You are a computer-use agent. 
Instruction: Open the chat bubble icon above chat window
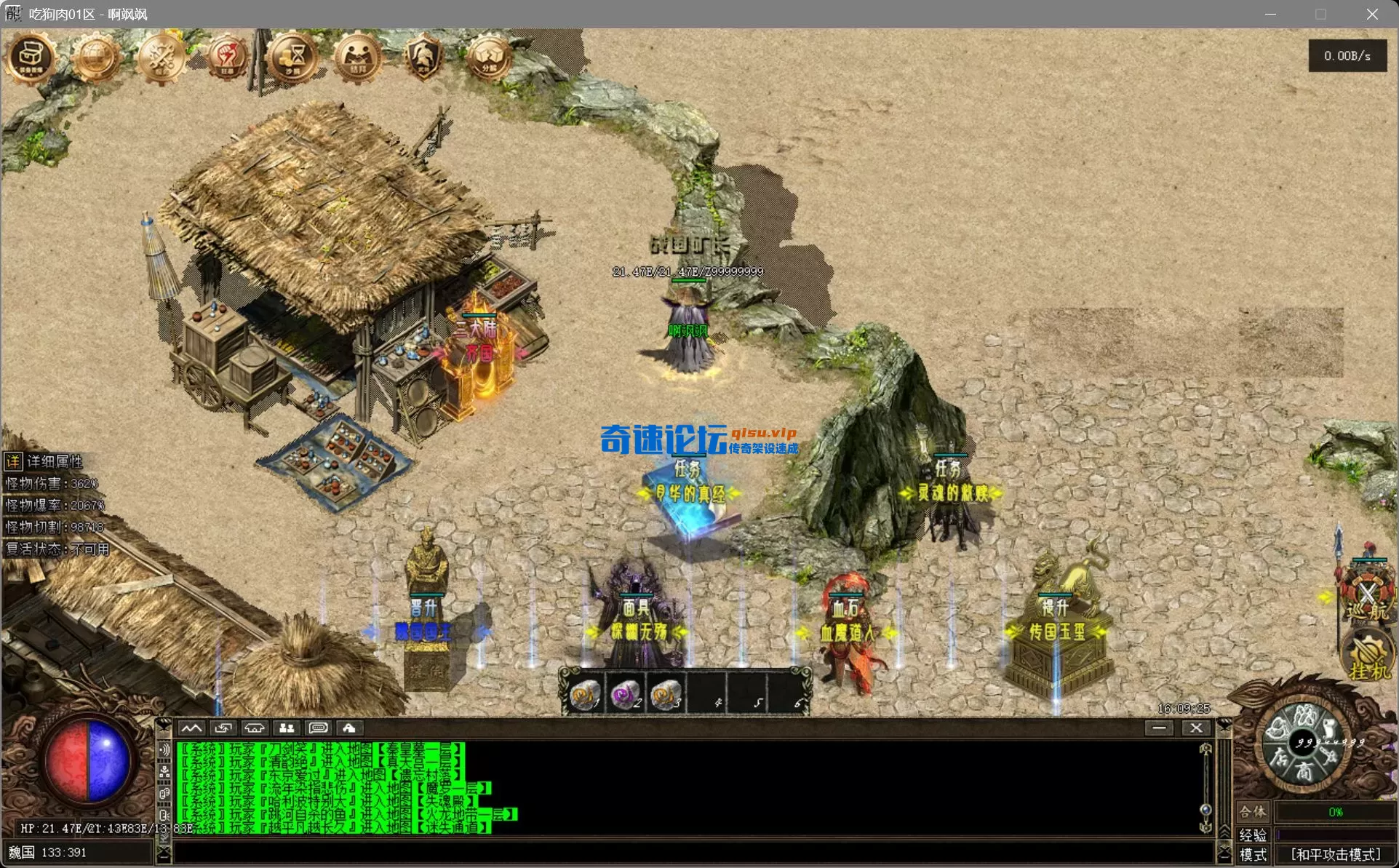tap(317, 728)
